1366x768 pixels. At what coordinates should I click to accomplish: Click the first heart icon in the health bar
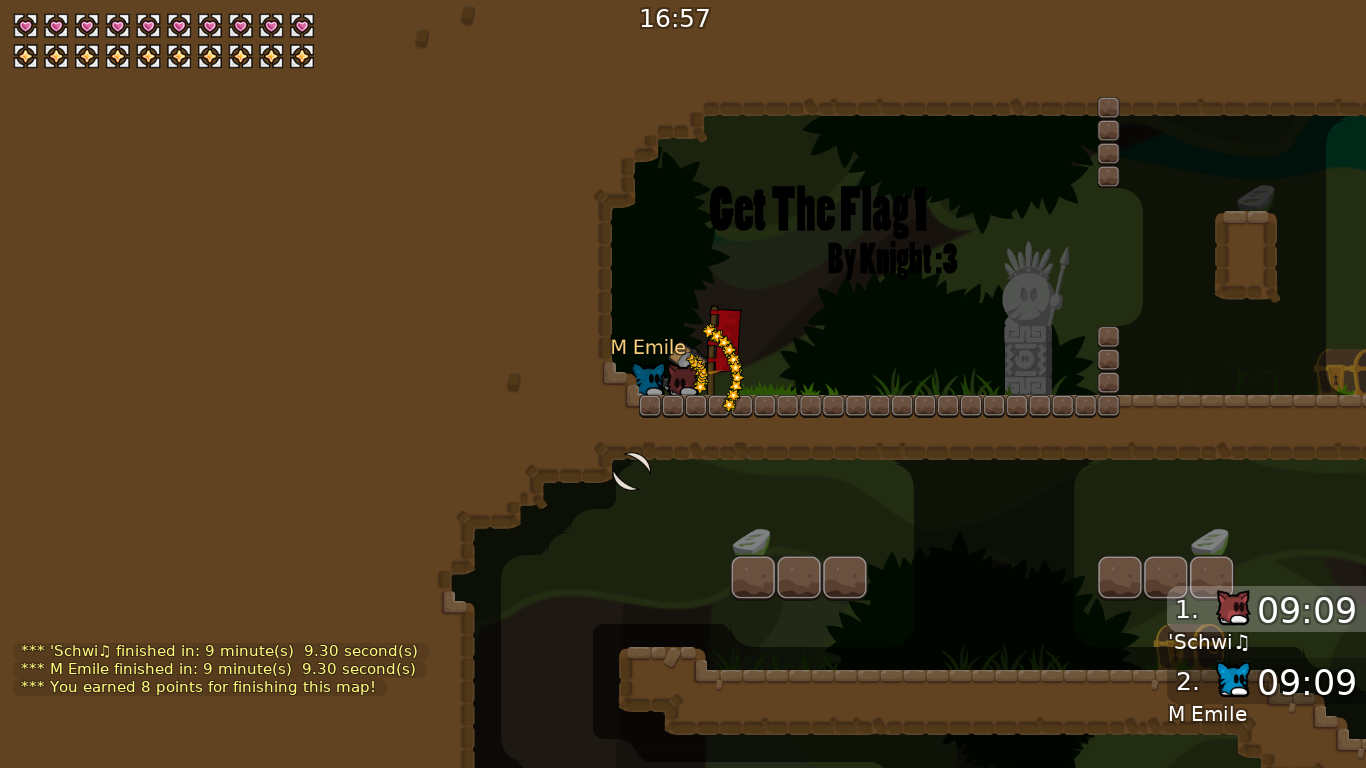pyautogui.click(x=25, y=27)
